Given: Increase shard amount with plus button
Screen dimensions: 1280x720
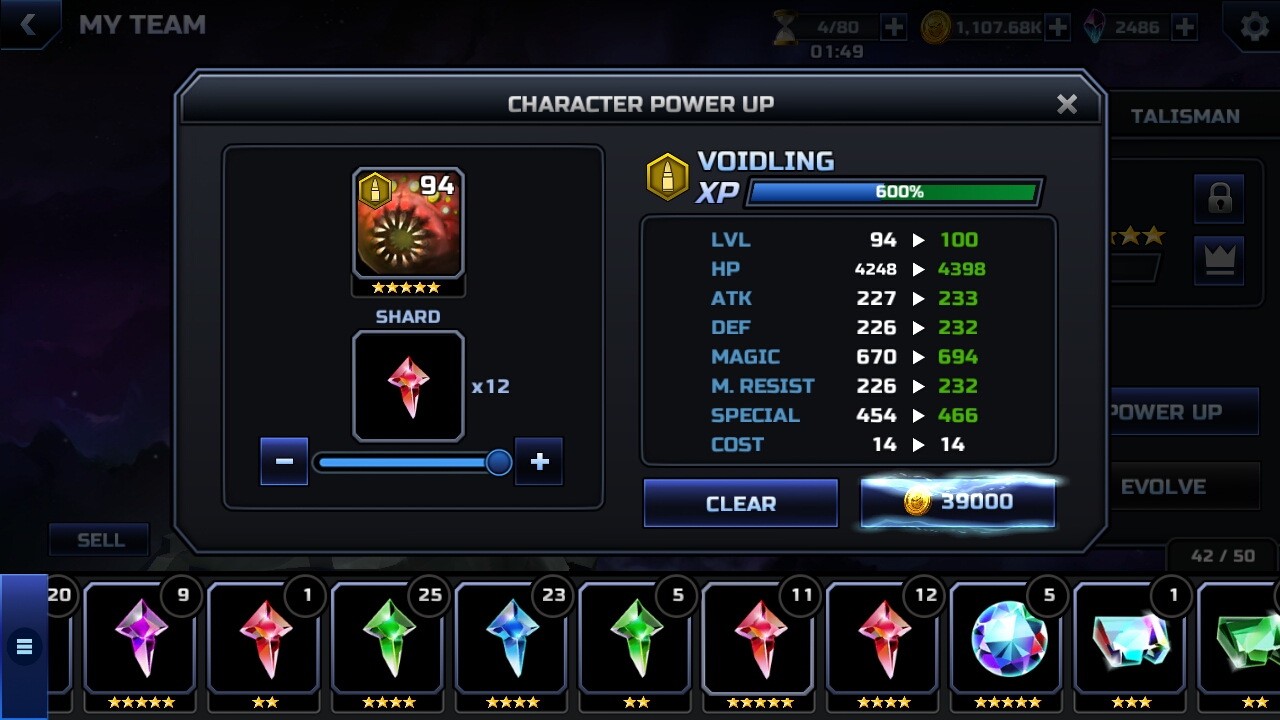Looking at the screenshot, I should click(539, 461).
